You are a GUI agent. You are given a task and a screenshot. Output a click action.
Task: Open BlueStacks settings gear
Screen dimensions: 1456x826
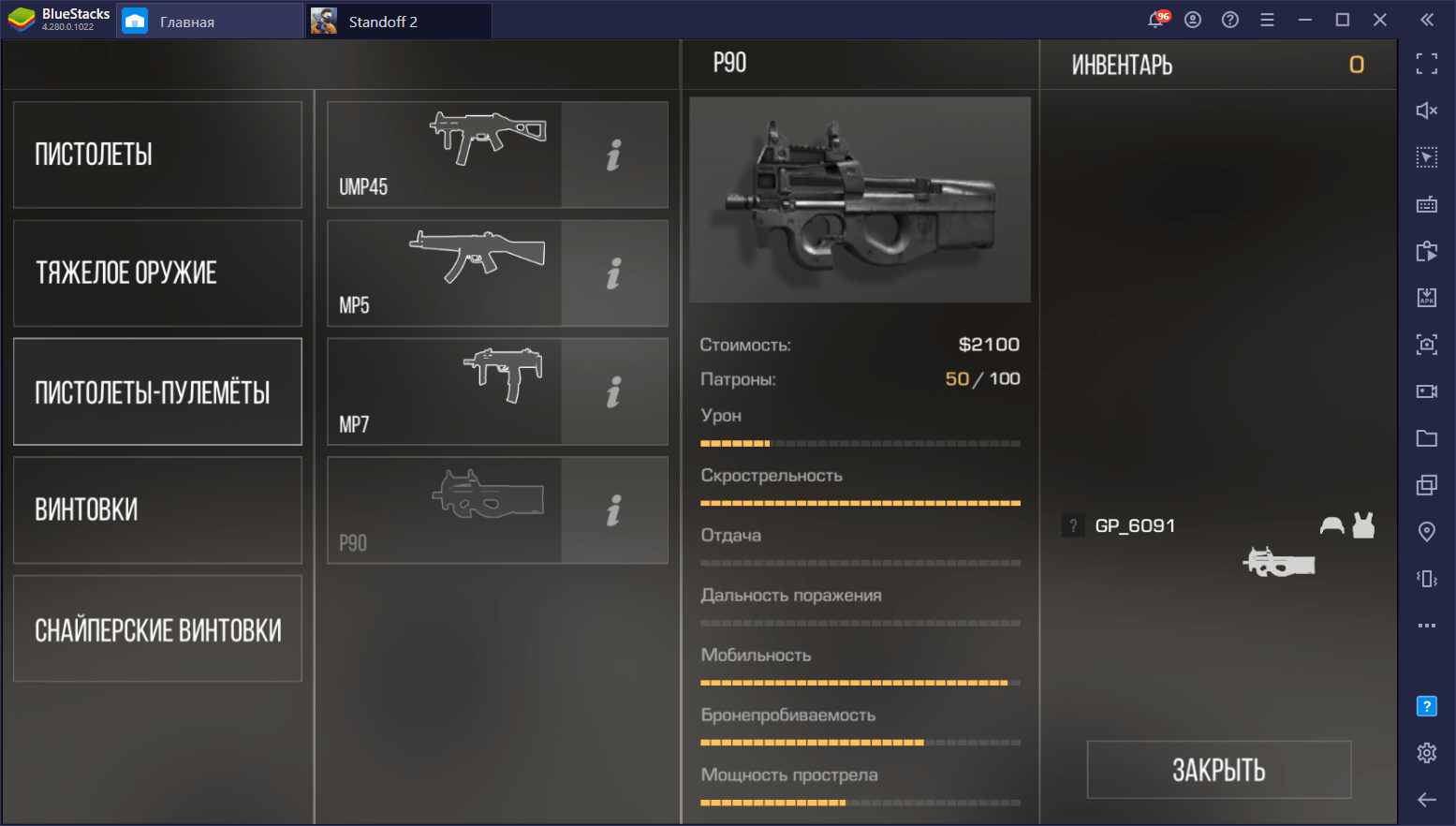click(1426, 752)
